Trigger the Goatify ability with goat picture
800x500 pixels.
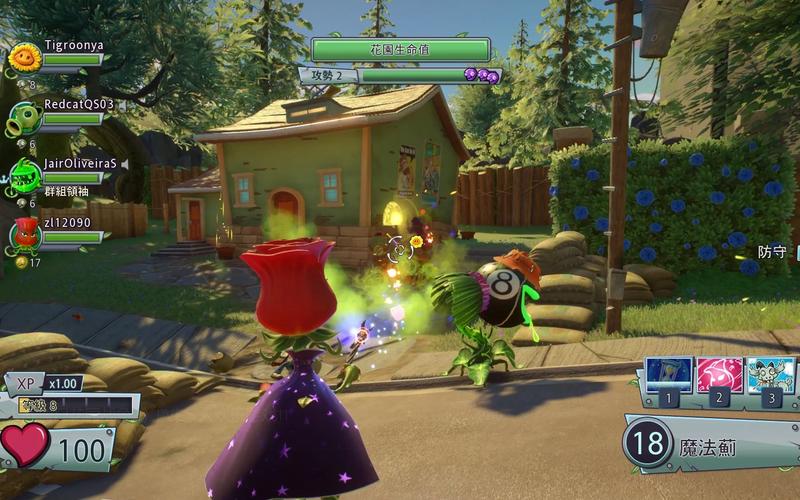[770, 375]
